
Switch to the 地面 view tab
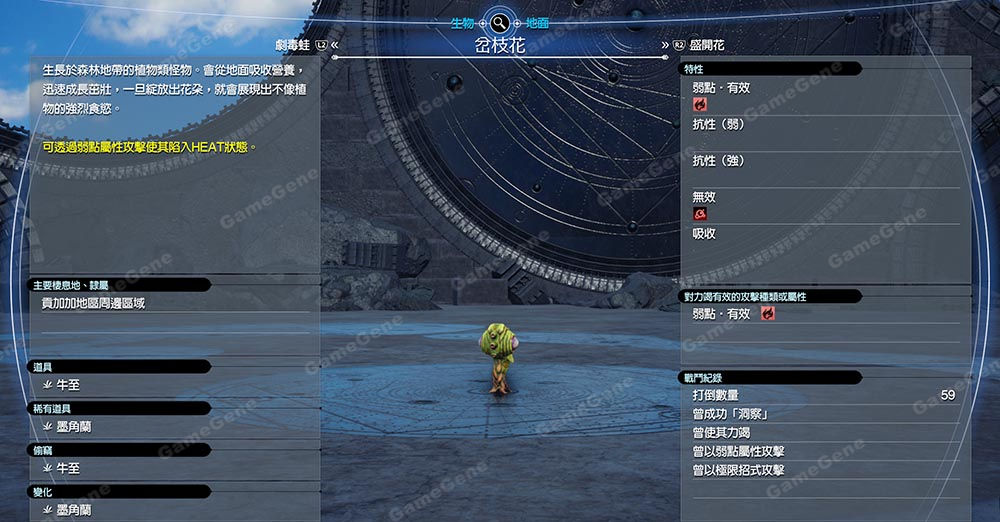click(x=537, y=22)
